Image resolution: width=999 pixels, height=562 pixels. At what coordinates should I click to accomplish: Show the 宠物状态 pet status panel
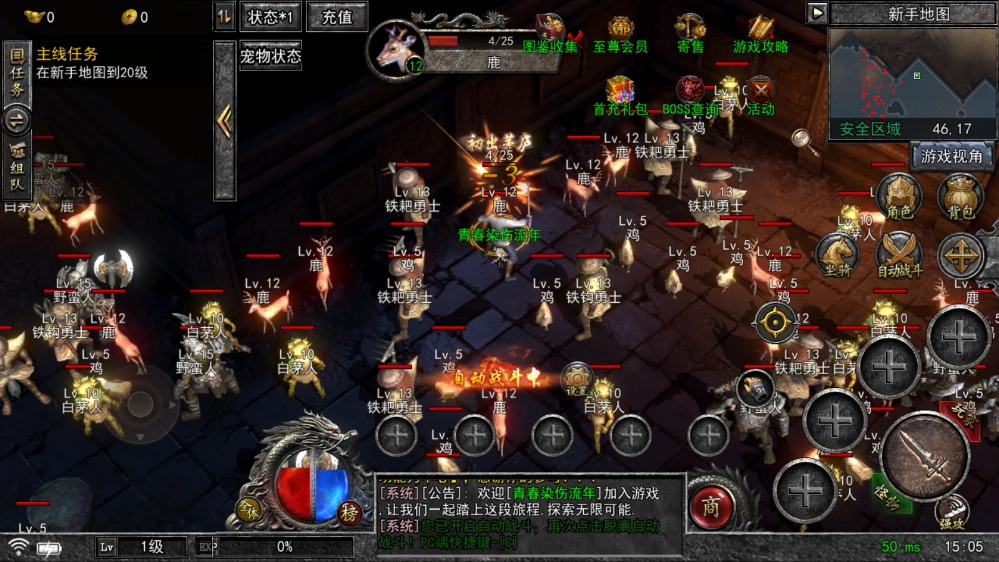270,56
